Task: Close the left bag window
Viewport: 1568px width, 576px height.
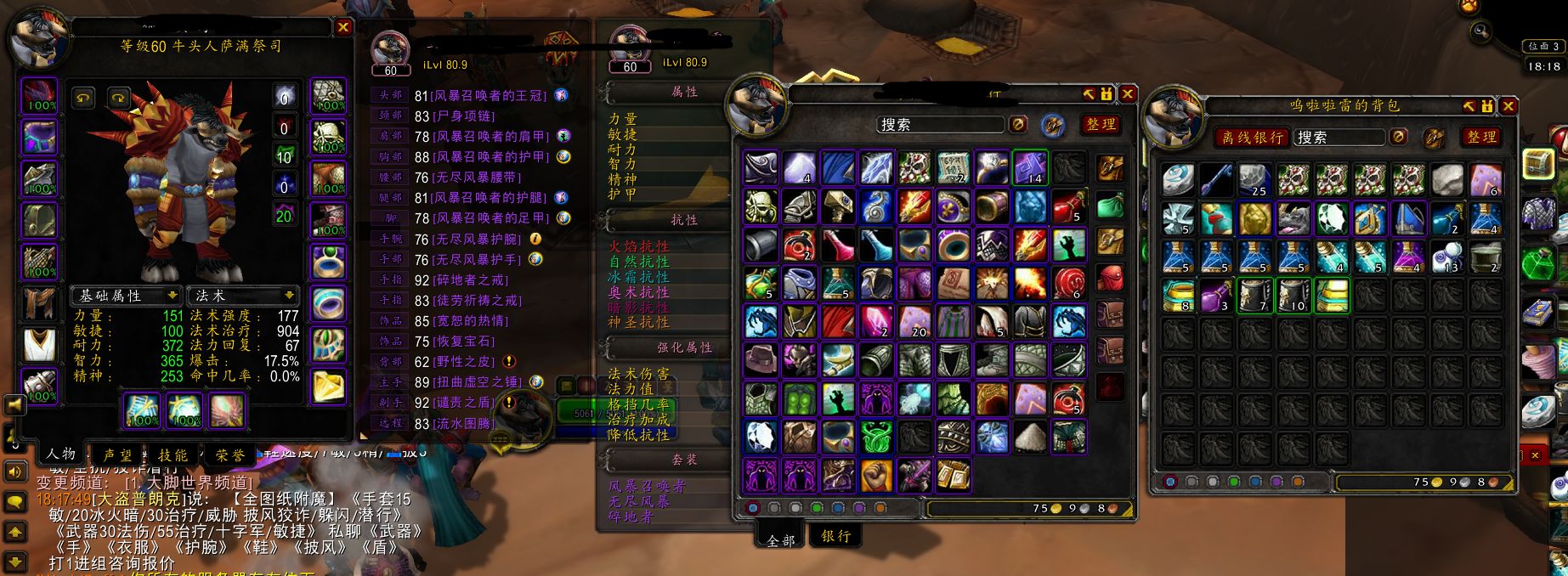Action: pyautogui.click(x=1127, y=93)
